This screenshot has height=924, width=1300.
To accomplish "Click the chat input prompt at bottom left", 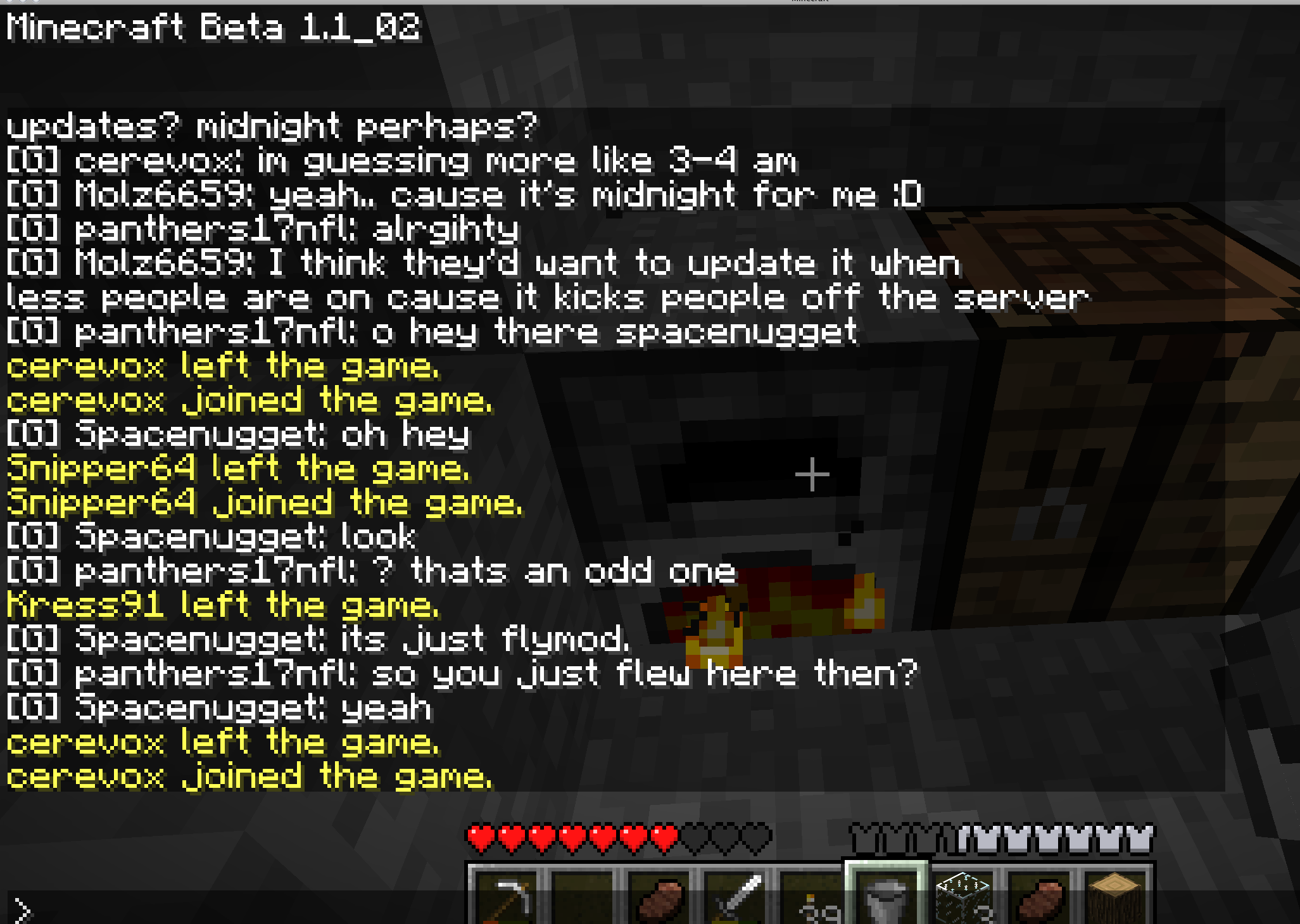I will point(22,909).
